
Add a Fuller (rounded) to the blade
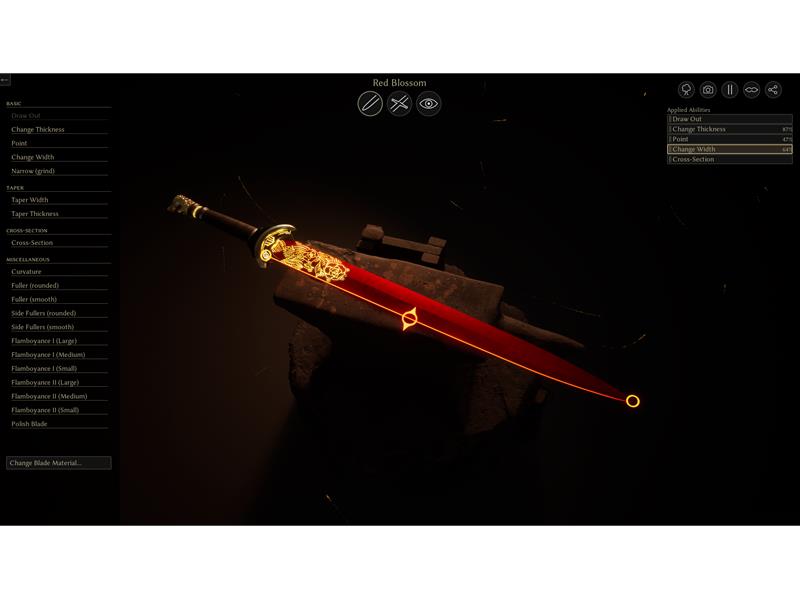click(x=35, y=286)
